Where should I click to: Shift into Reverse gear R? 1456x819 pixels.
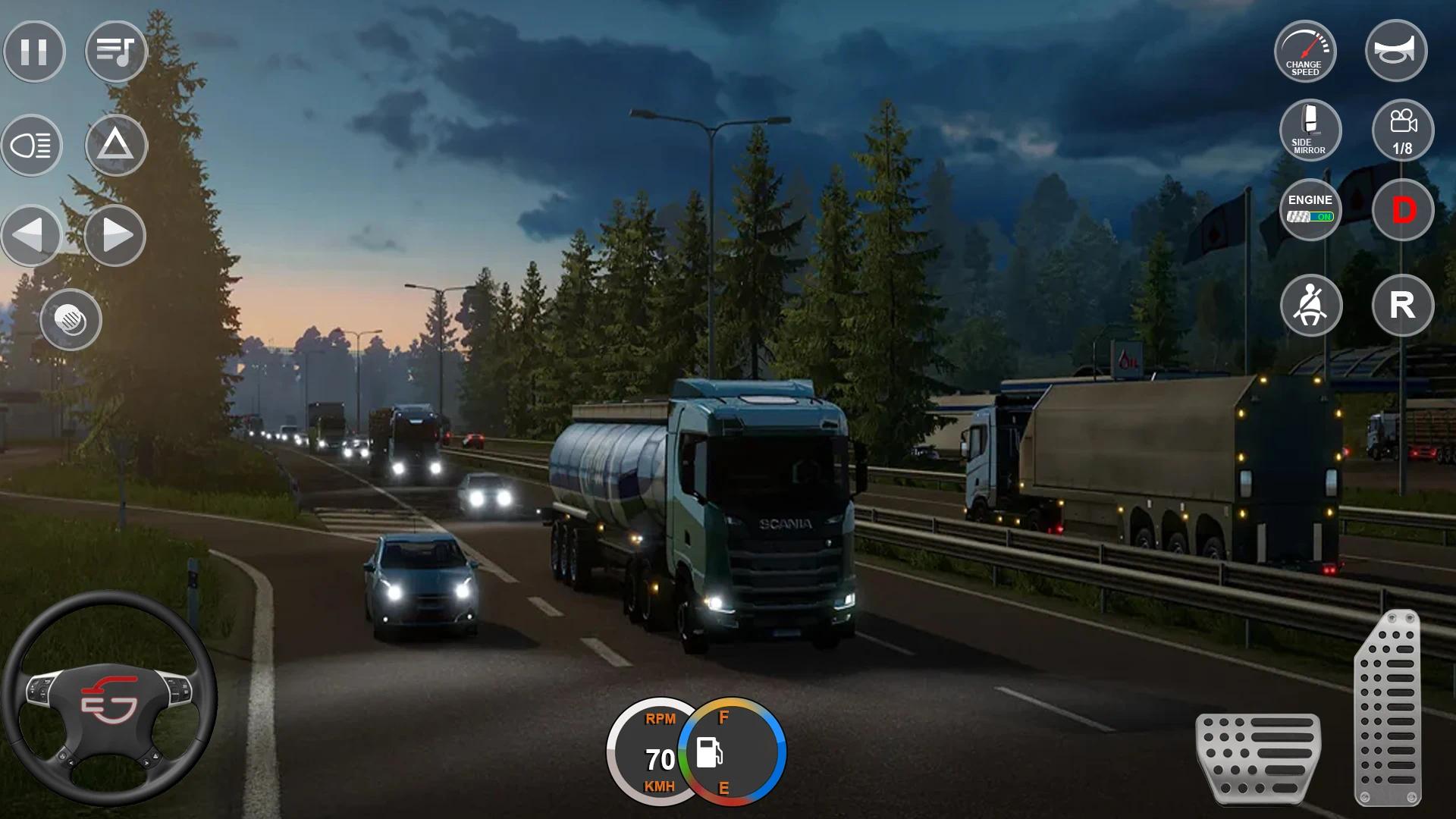coord(1403,305)
